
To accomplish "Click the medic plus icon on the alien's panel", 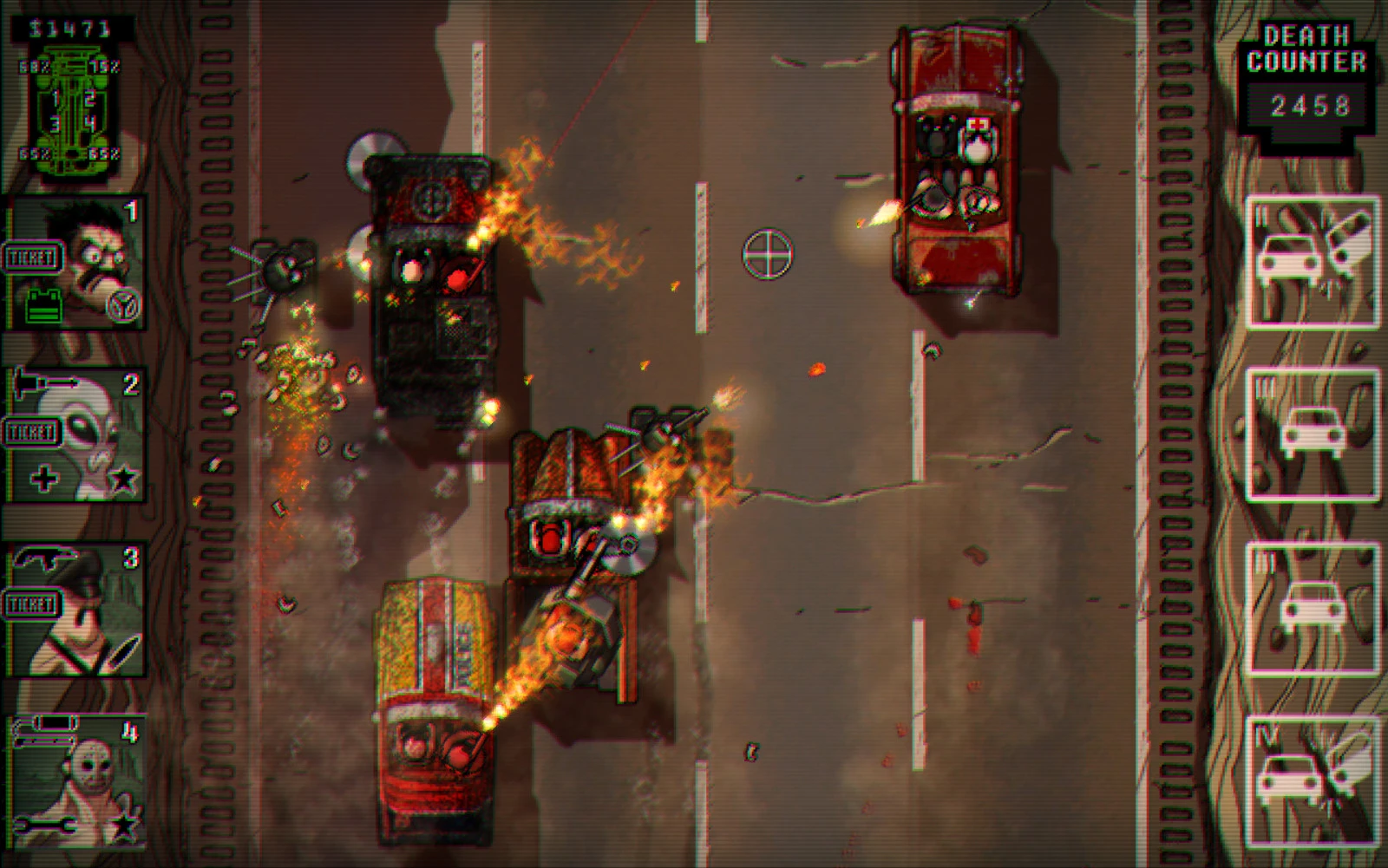I will (x=43, y=477).
